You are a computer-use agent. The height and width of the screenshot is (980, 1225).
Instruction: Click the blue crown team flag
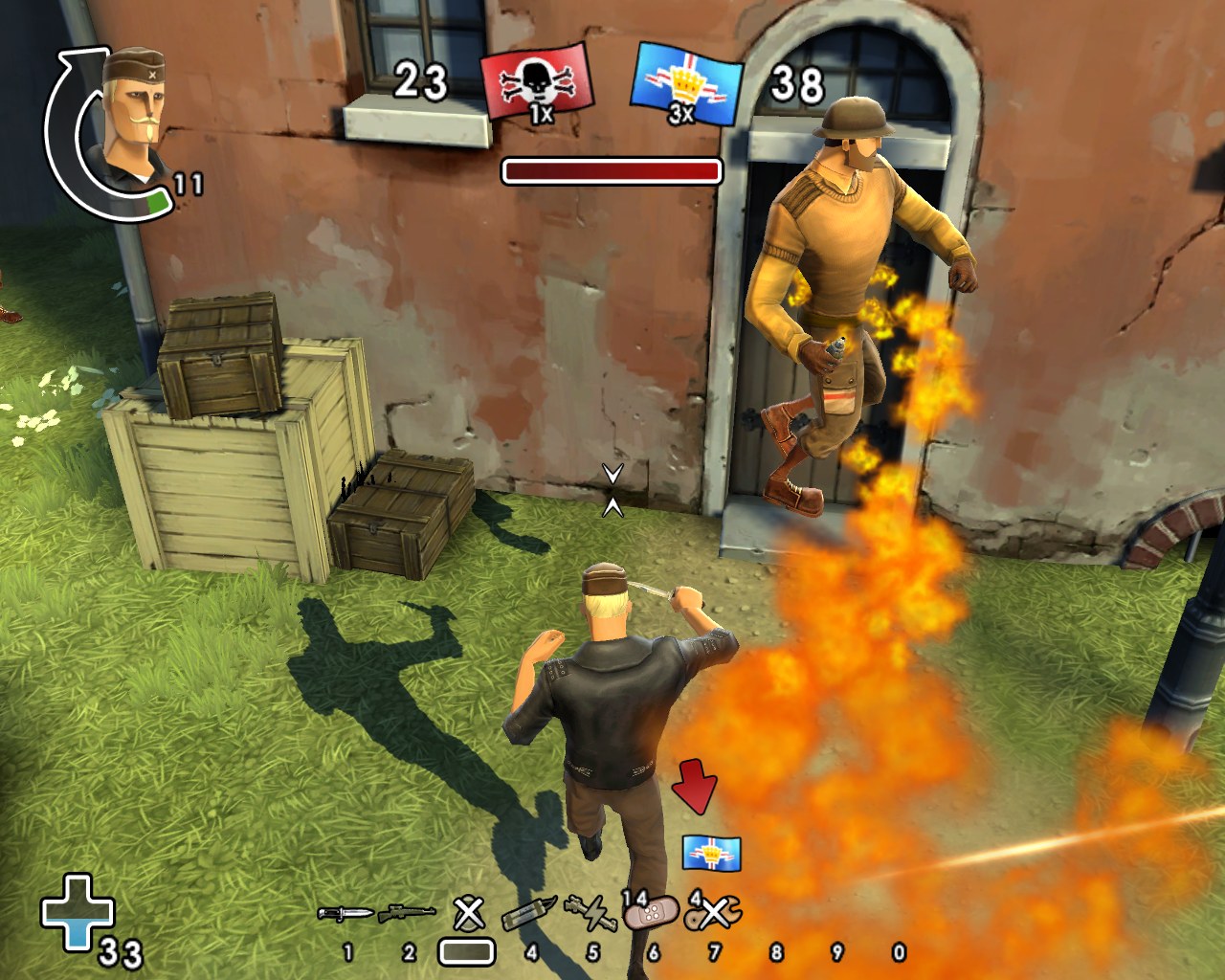pos(685,84)
